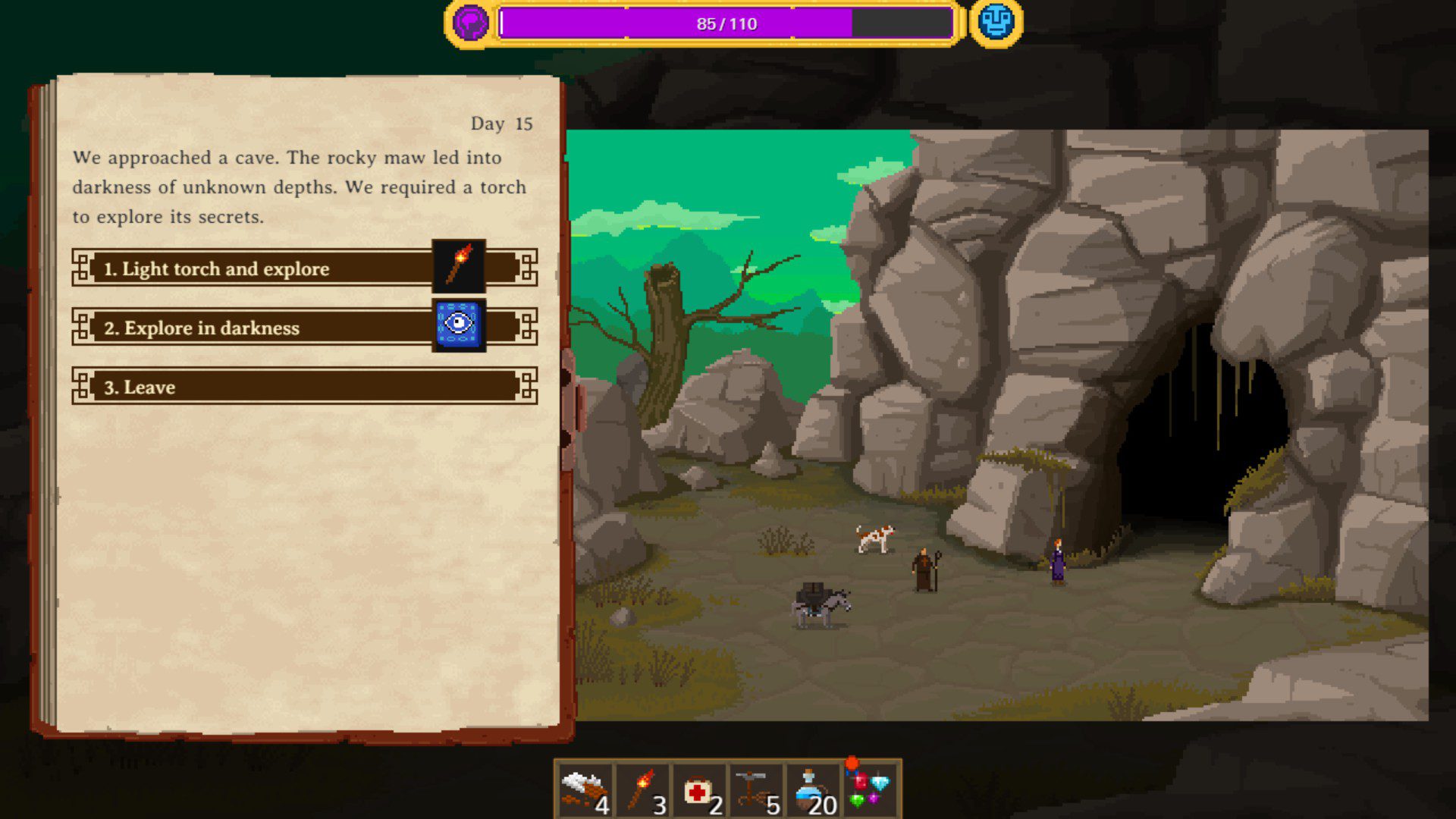Pick the Leave option

pyautogui.click(x=303, y=387)
